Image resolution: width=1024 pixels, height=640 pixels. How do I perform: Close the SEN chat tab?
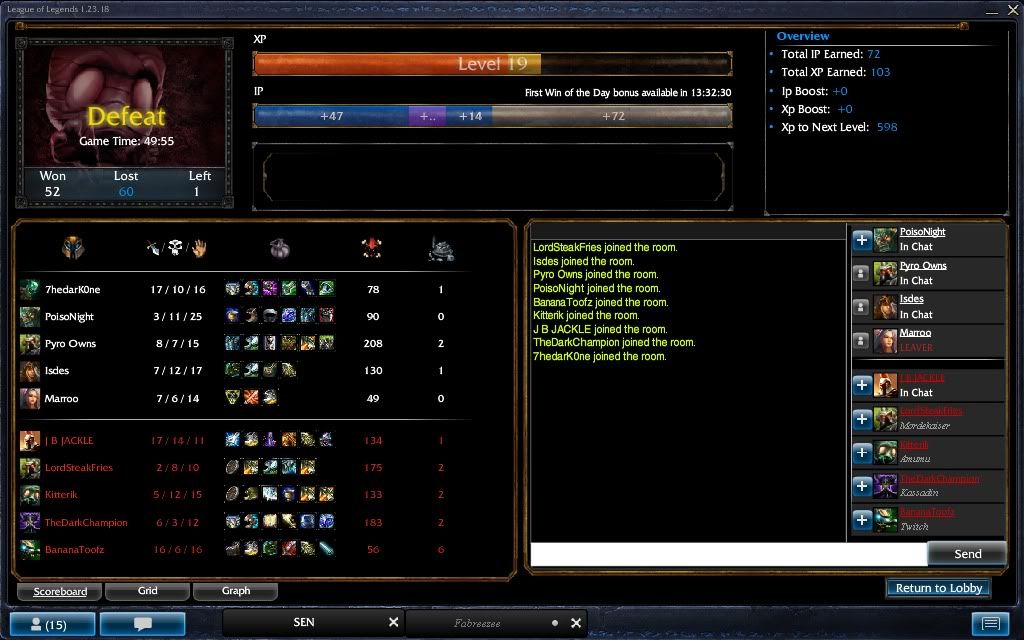(393, 622)
